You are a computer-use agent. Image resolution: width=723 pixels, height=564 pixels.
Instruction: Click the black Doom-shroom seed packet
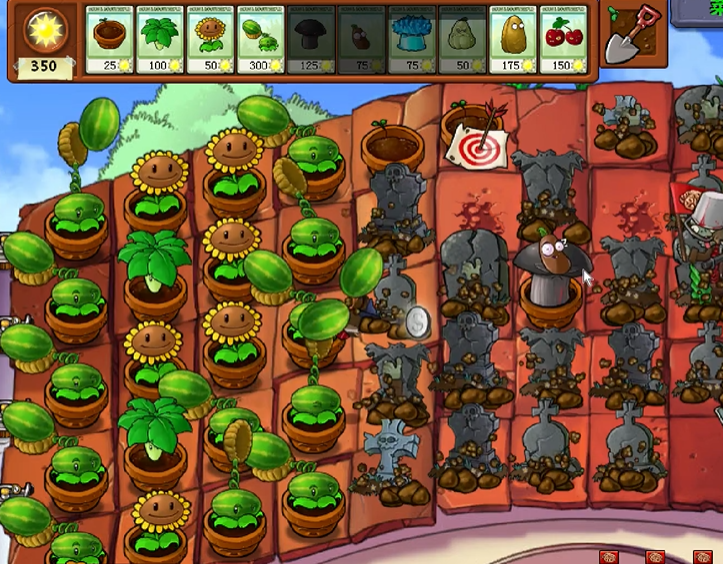(x=311, y=41)
